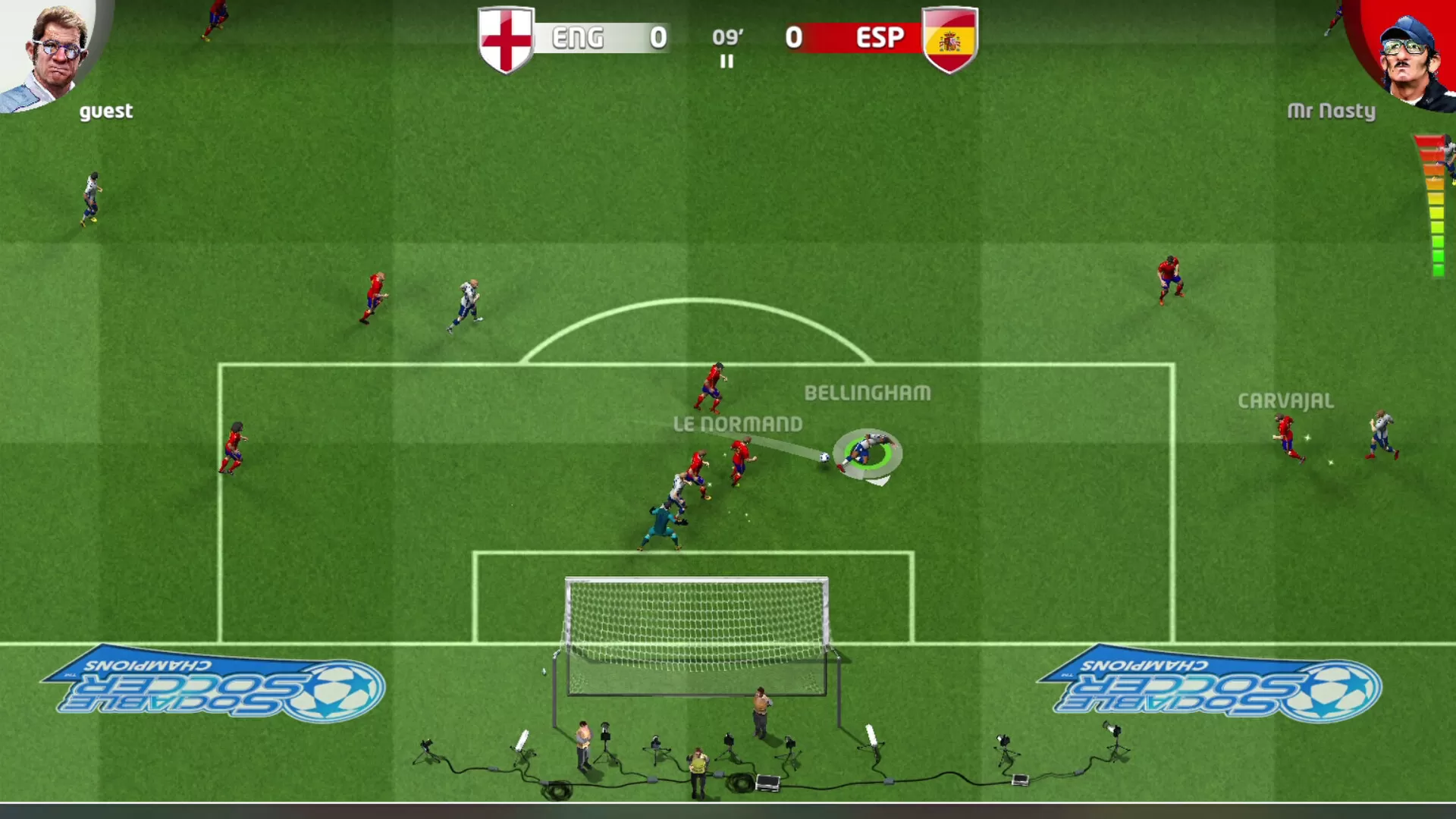Select the Mr Nasty username text label
The width and height of the screenshot is (1456, 819).
point(1332,111)
